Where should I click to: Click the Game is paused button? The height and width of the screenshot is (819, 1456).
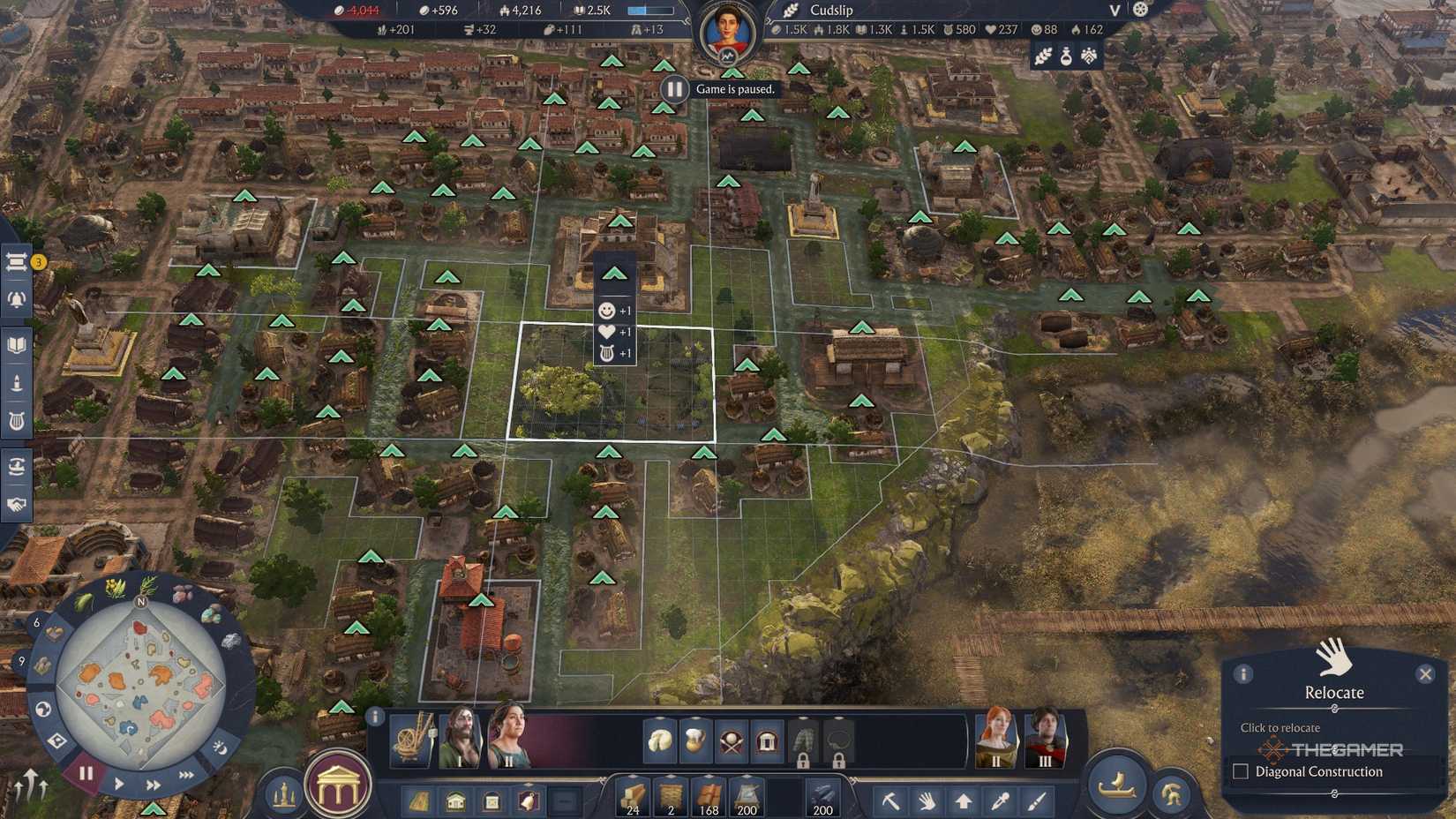[x=675, y=88]
